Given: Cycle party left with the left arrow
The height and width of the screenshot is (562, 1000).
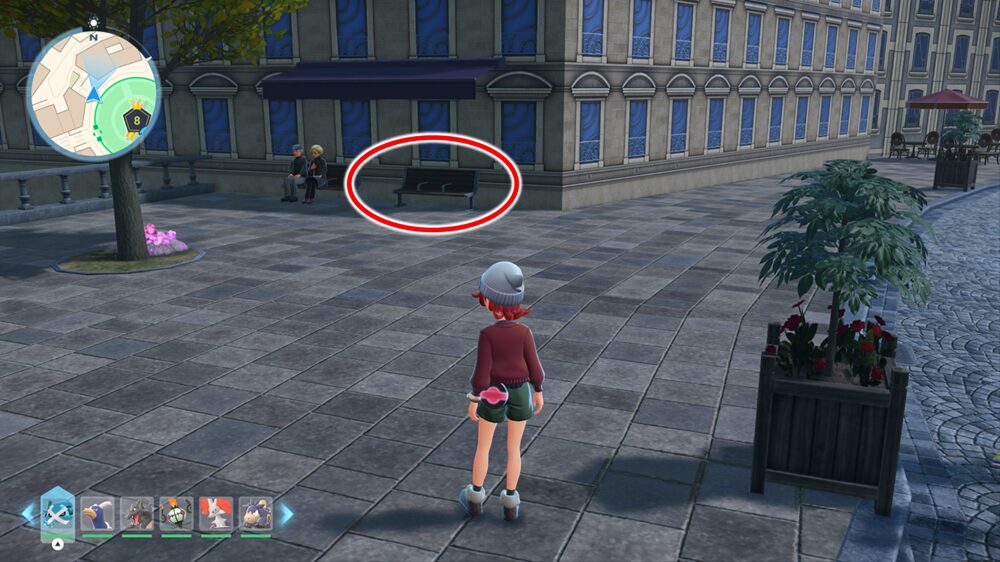Looking at the screenshot, I should (x=28, y=514).
